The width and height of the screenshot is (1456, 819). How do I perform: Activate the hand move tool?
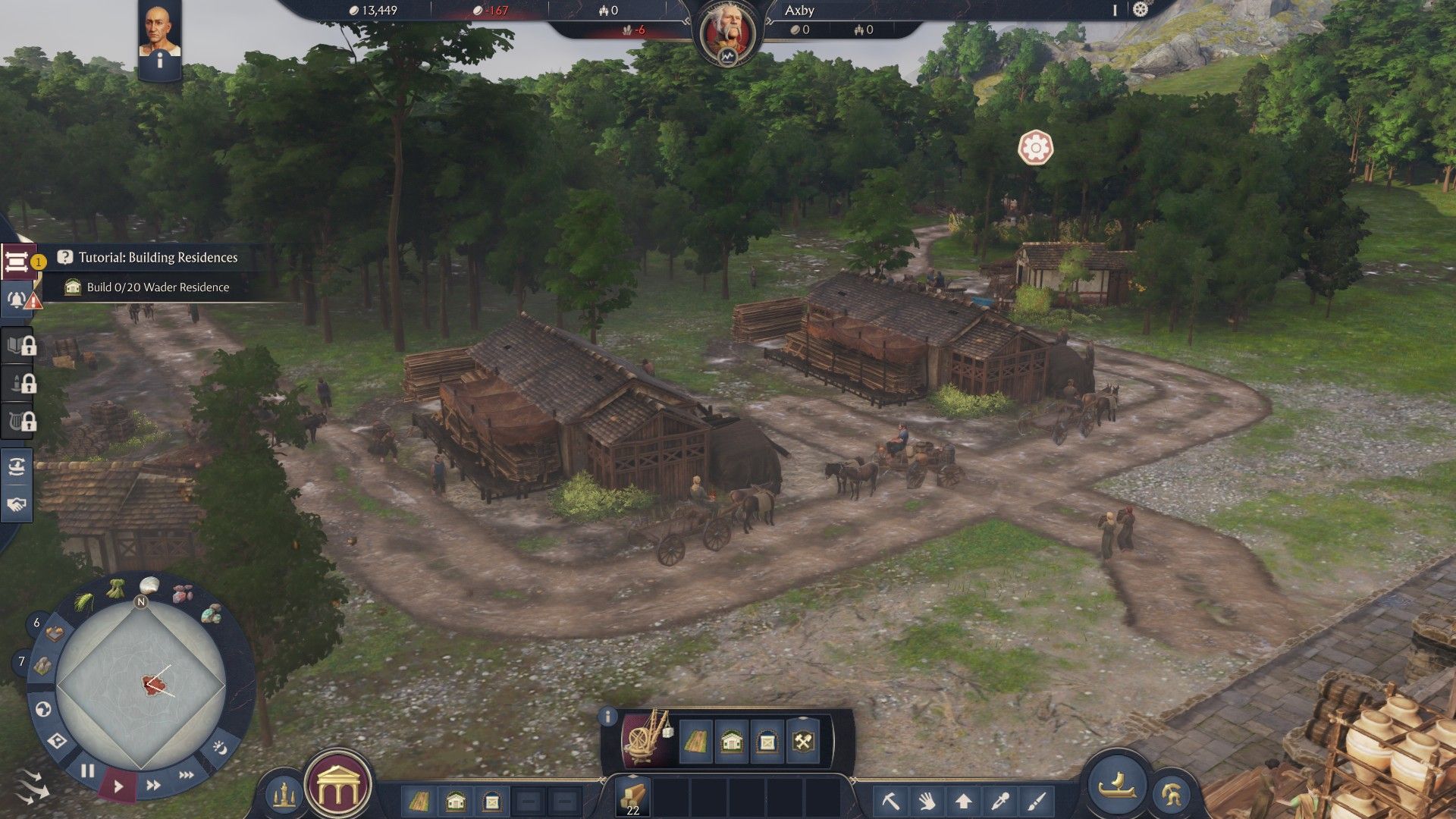927,801
